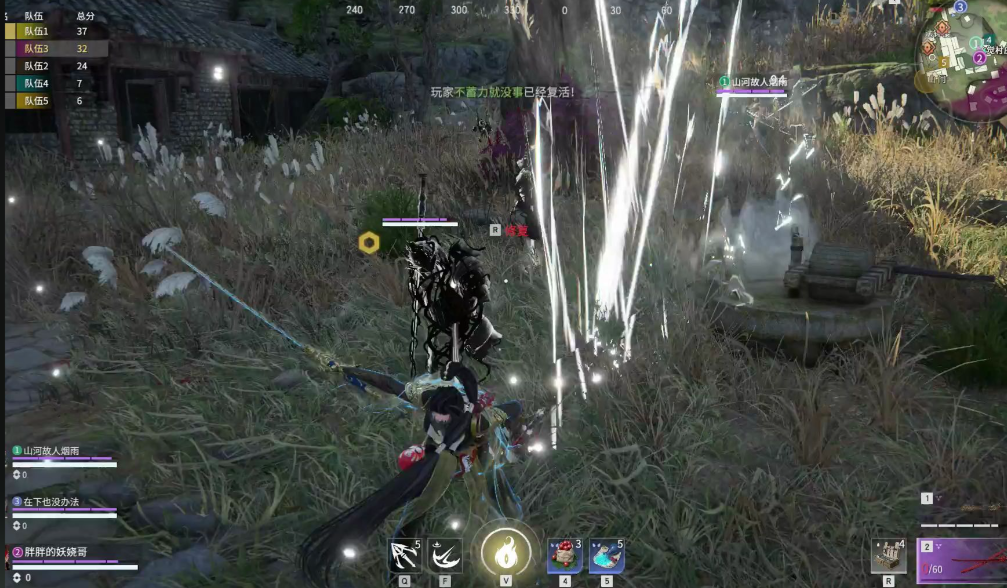Use the red berry sack item
The width and height of the screenshot is (1007, 588).
(564, 555)
